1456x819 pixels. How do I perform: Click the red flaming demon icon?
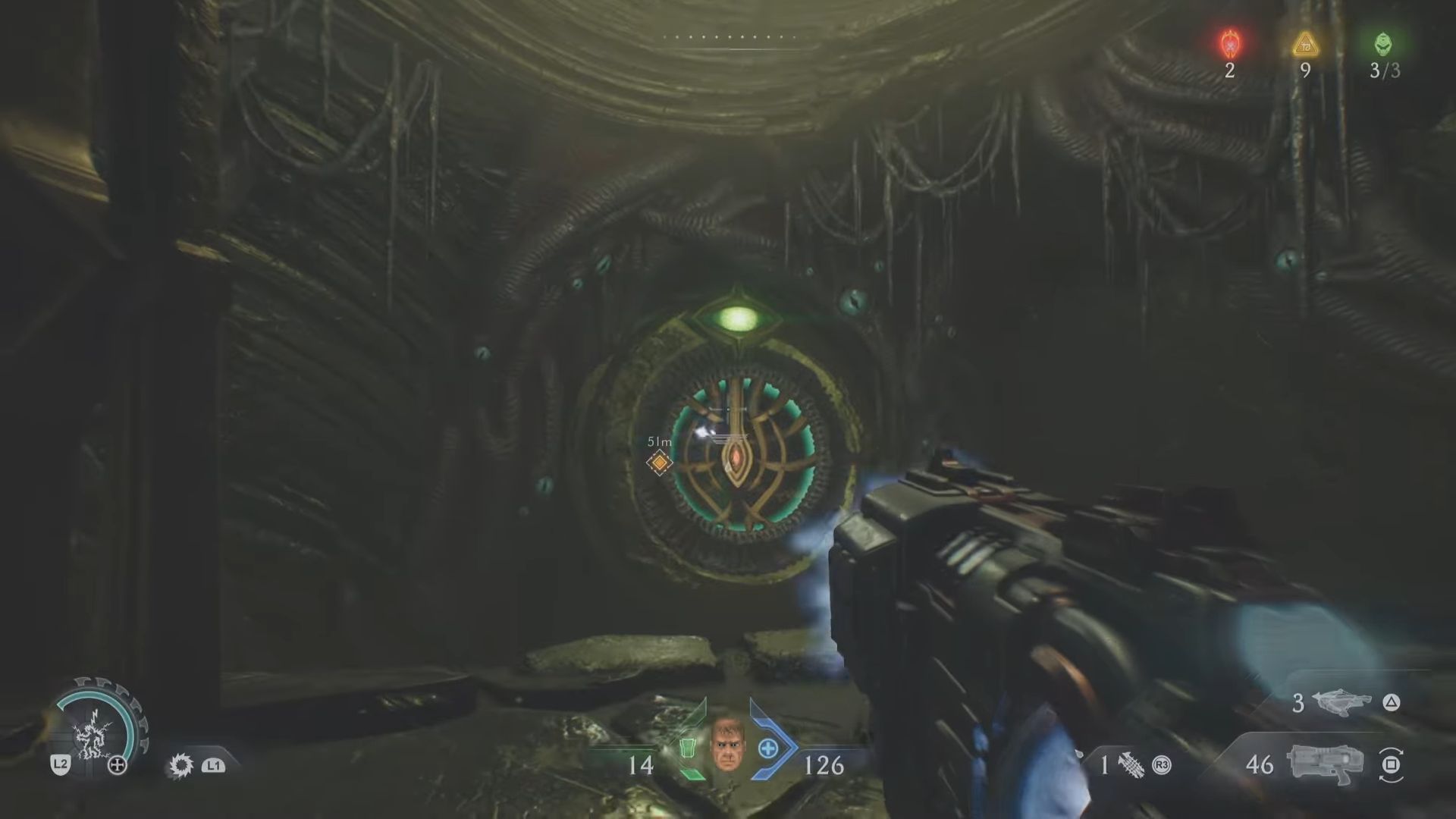[1230, 44]
